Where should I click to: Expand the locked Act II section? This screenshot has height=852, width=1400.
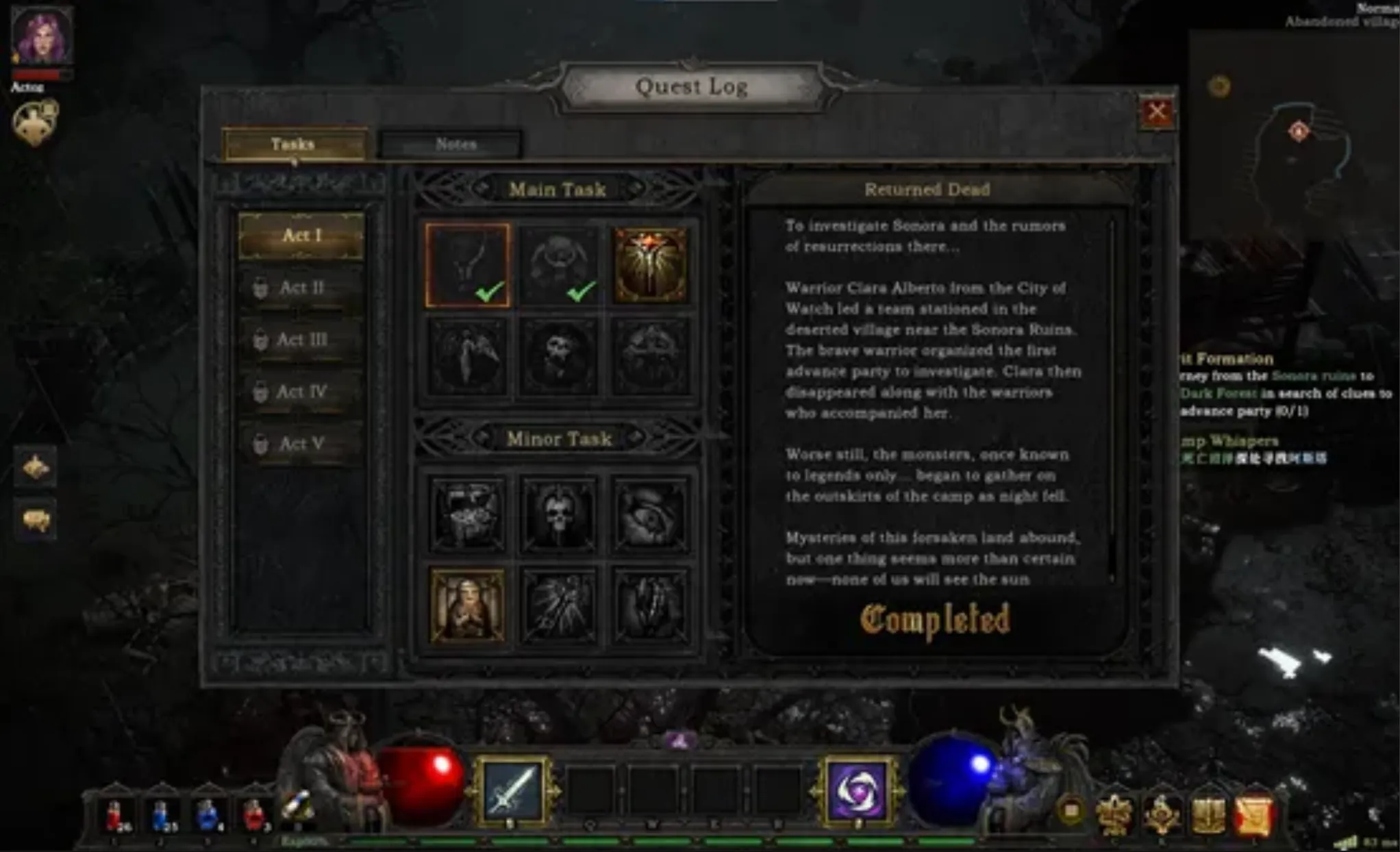(301, 288)
